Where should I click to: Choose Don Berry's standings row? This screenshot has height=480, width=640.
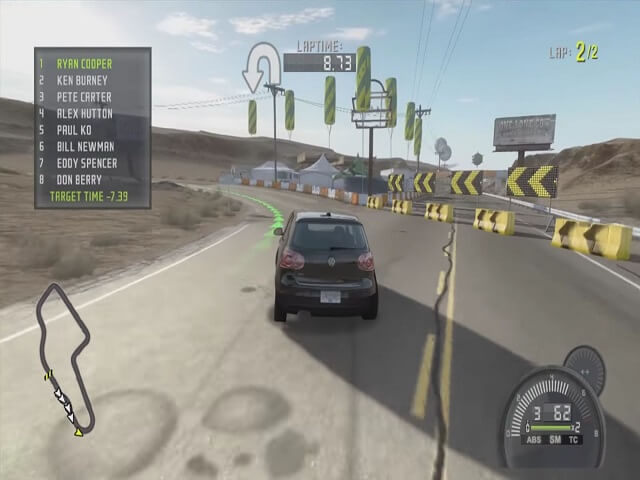pos(80,180)
